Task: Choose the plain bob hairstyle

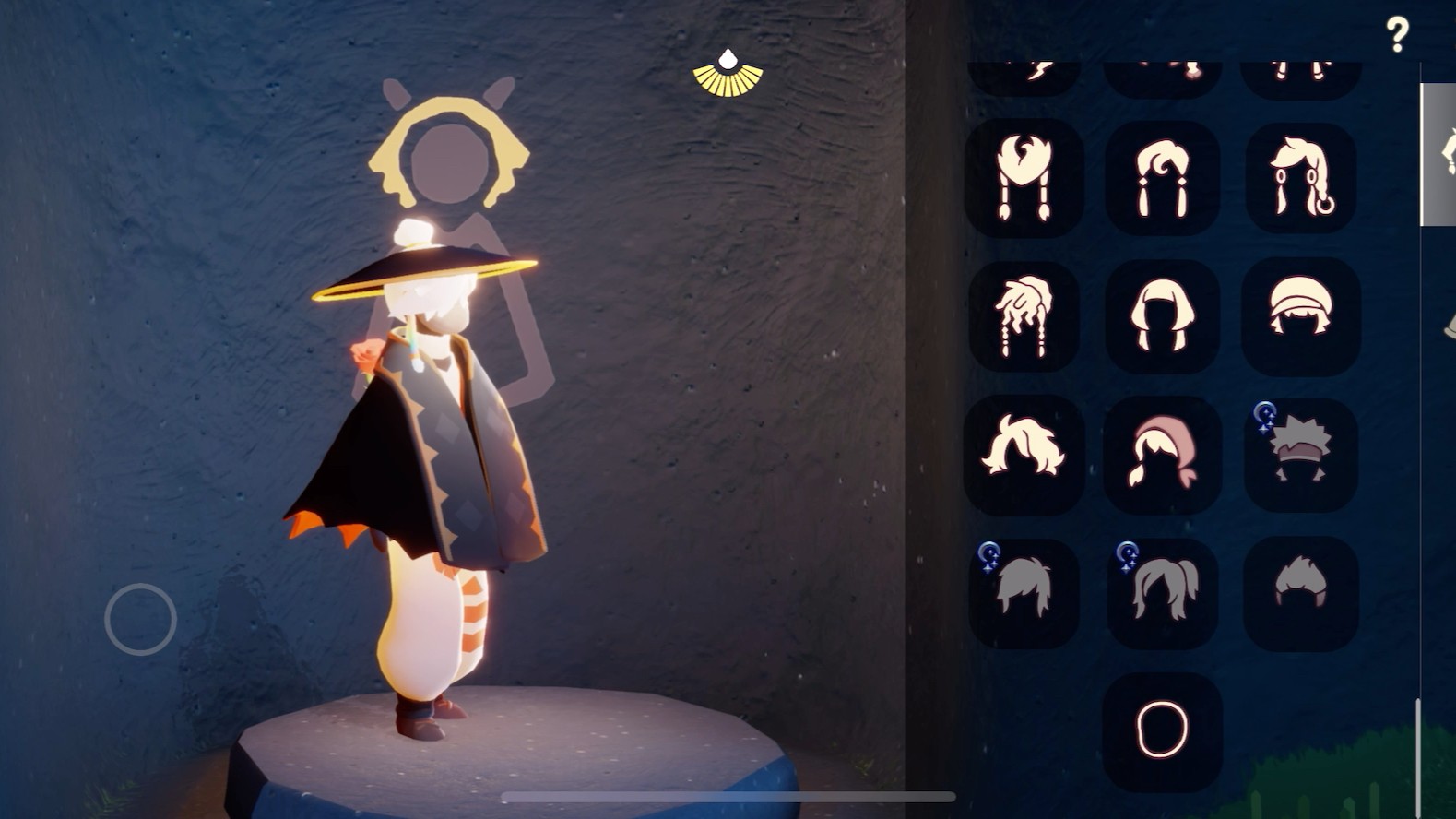Action: coord(1162,316)
